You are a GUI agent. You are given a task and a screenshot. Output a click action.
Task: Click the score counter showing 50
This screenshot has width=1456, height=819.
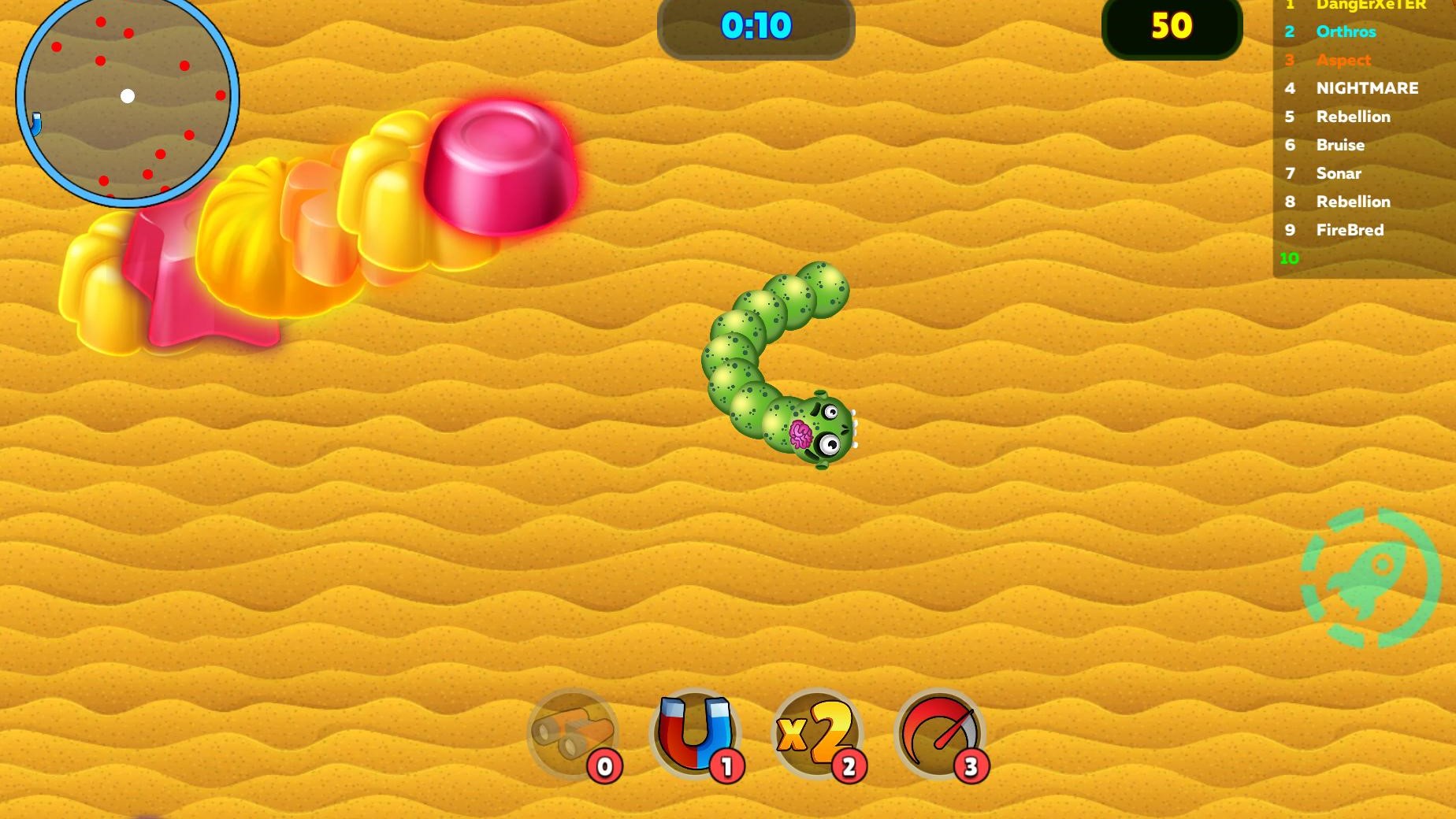coord(1172,26)
